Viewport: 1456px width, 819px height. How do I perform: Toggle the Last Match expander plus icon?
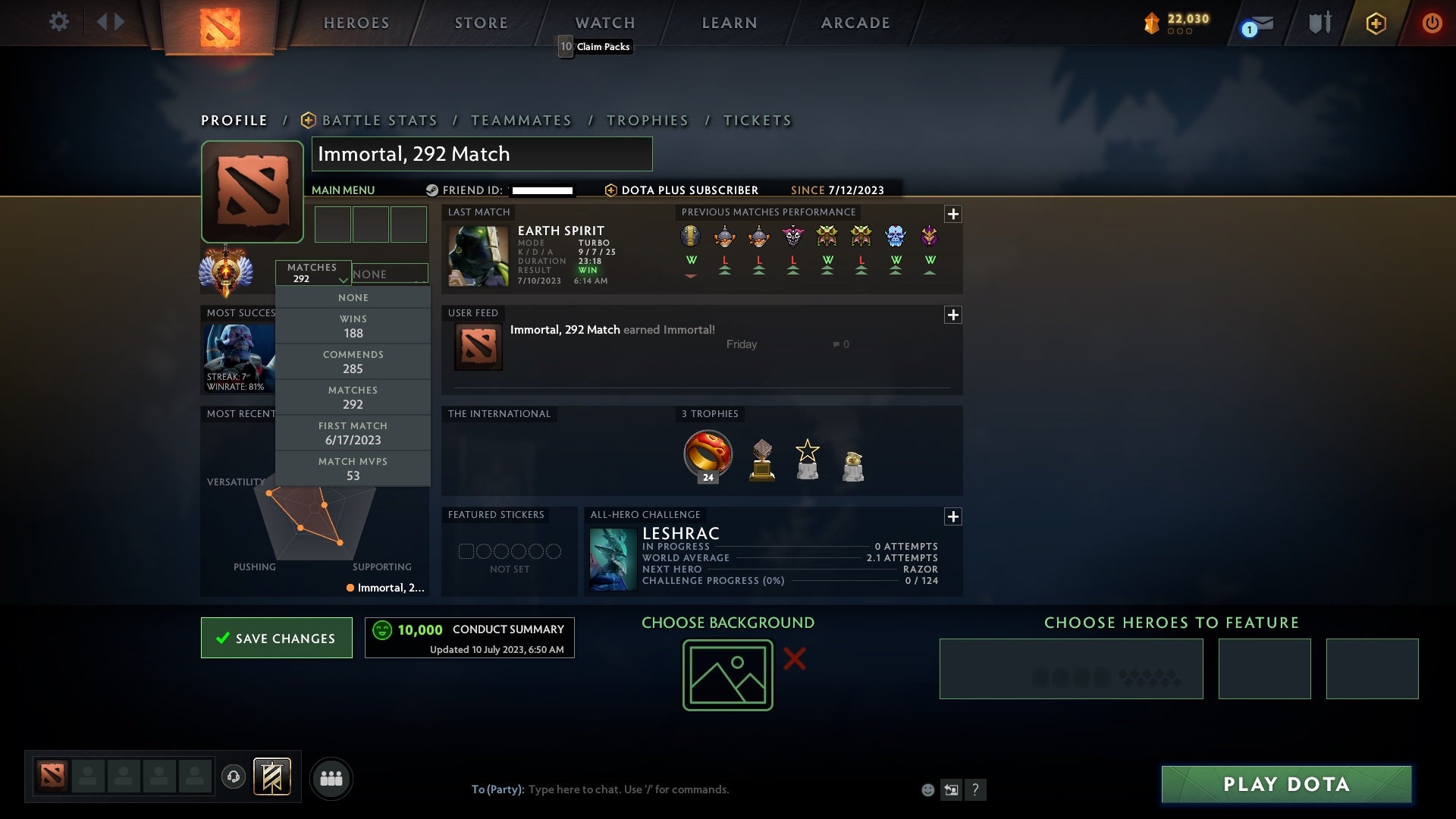(953, 214)
